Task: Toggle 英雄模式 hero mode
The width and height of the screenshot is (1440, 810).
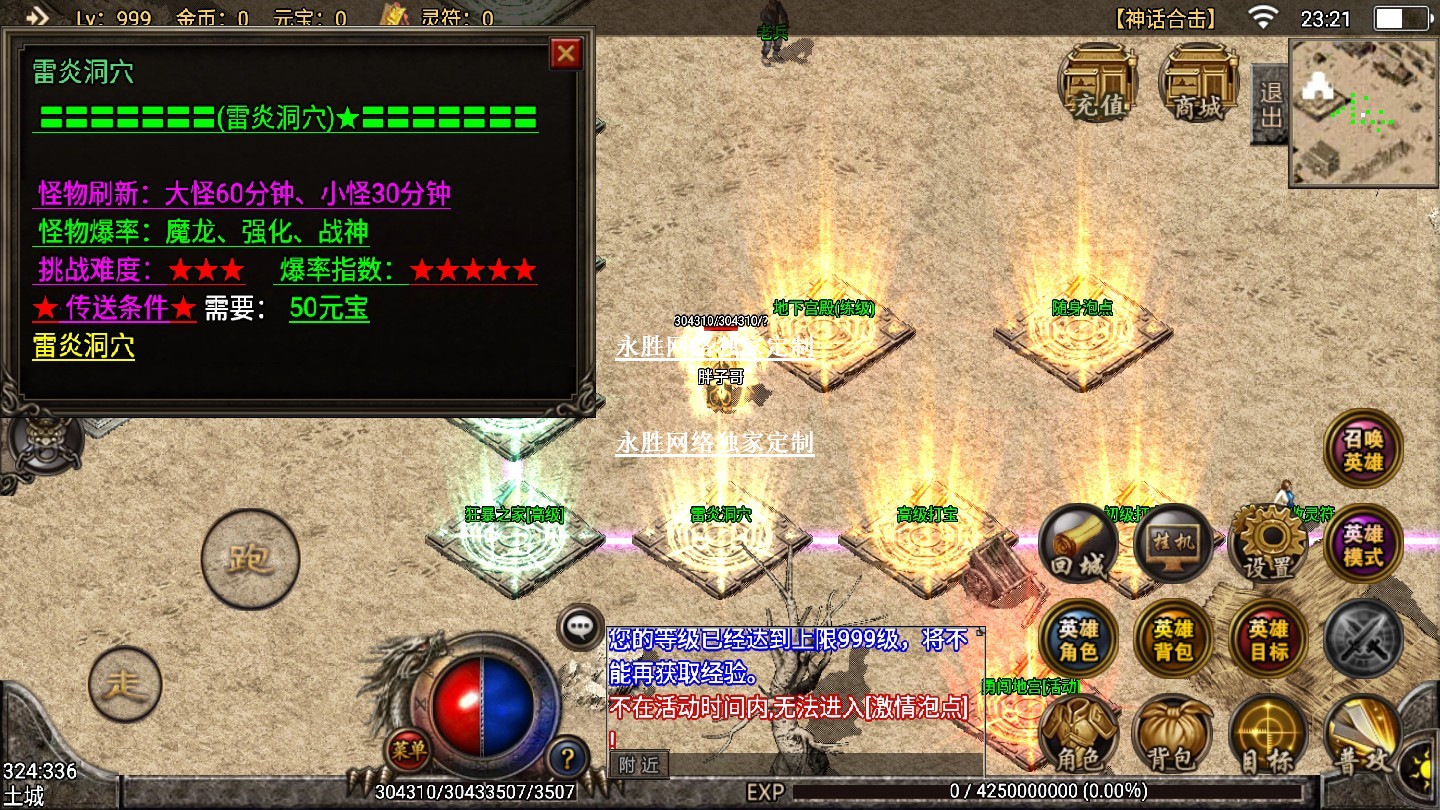Action: click(x=1363, y=545)
